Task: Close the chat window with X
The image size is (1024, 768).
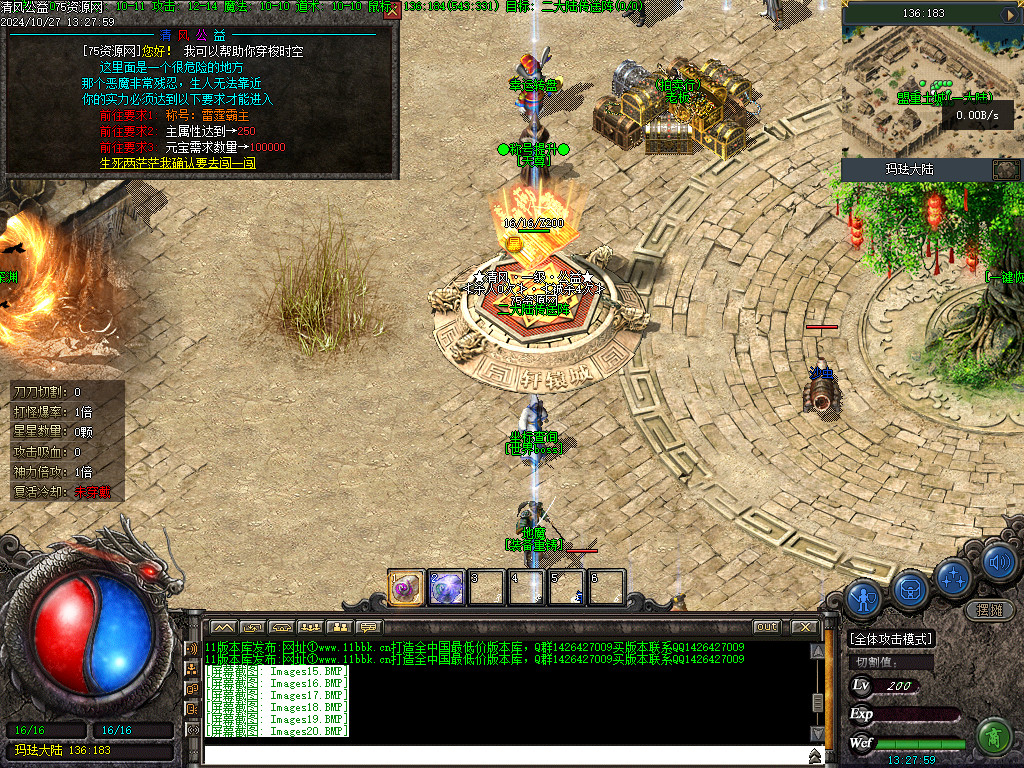Action: [804, 627]
